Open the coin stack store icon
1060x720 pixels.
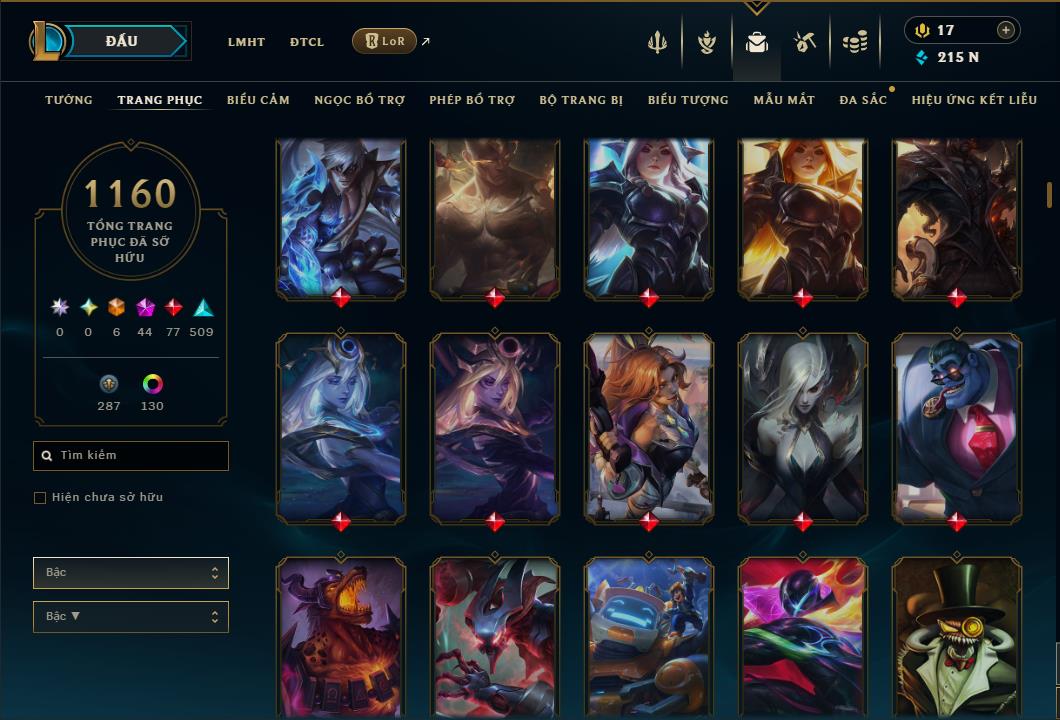[854, 42]
